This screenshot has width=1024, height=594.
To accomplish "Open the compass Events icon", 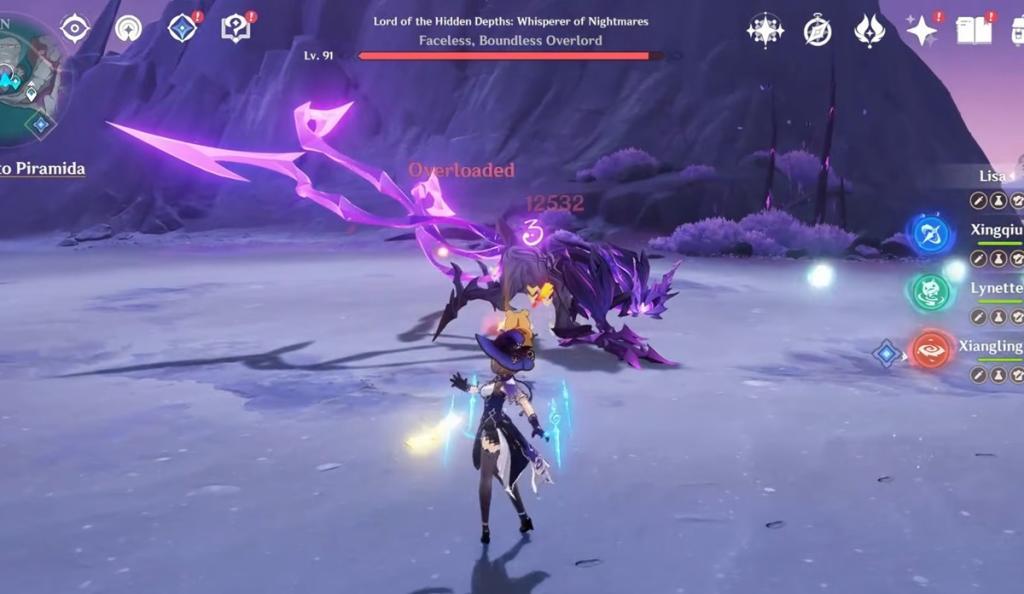I will [818, 31].
